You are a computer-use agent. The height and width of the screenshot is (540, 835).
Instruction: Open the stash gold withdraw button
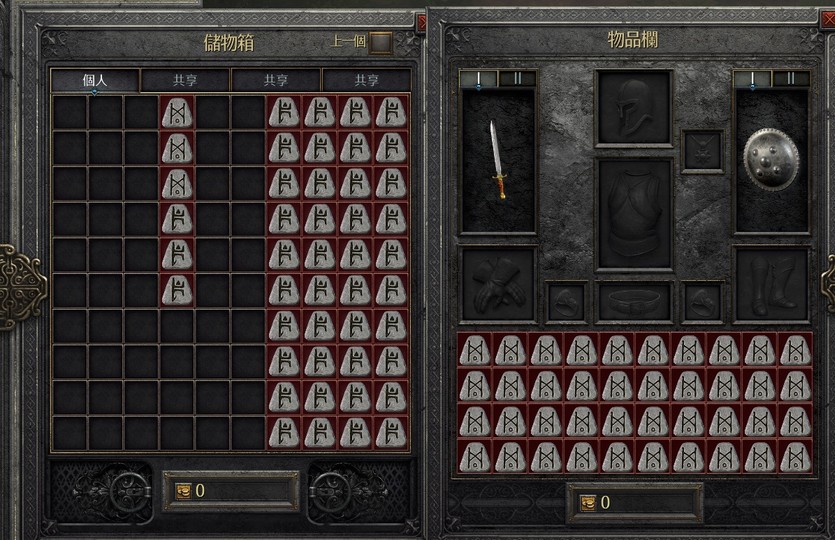[x=184, y=491]
